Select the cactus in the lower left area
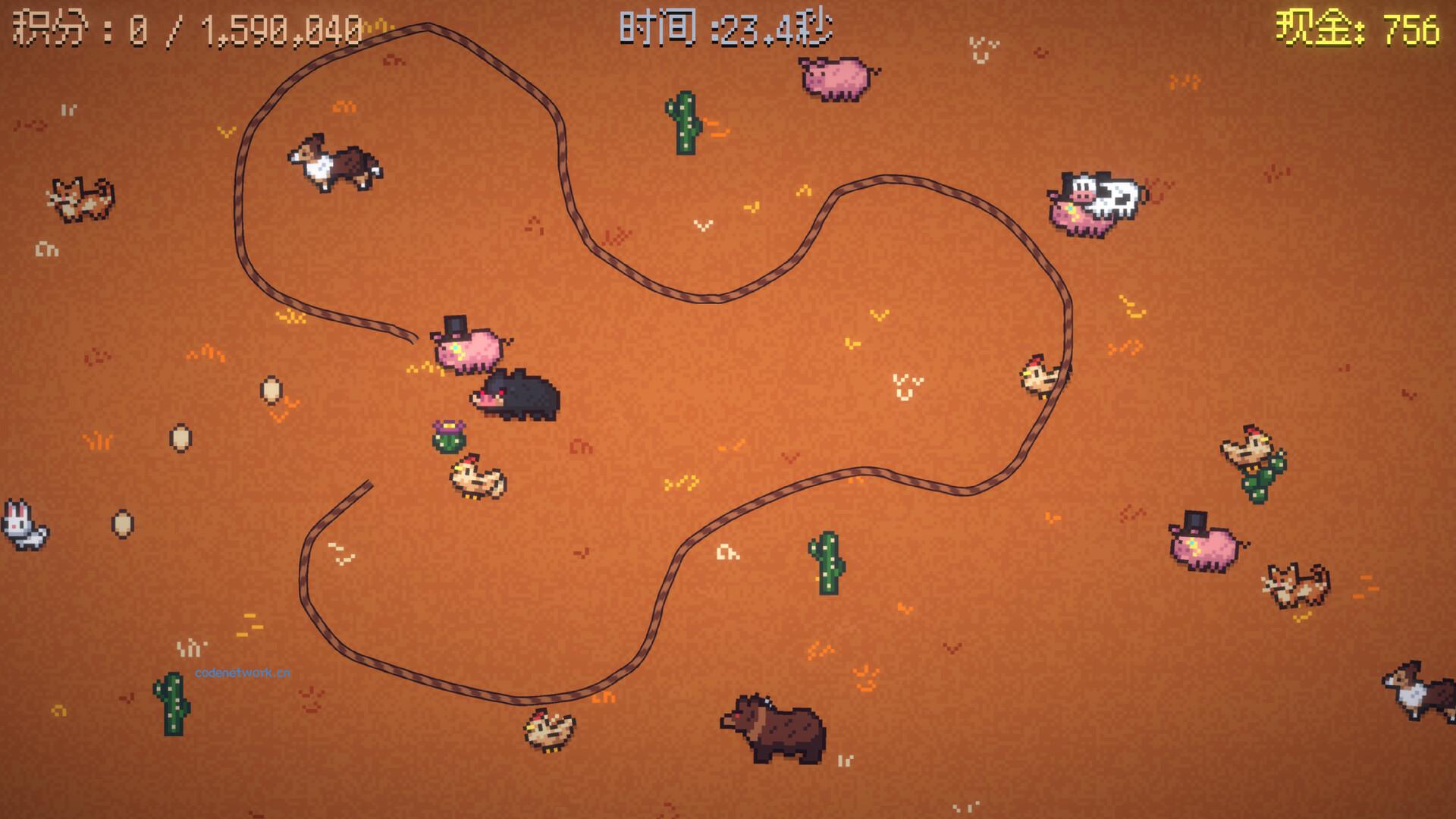 (x=173, y=703)
